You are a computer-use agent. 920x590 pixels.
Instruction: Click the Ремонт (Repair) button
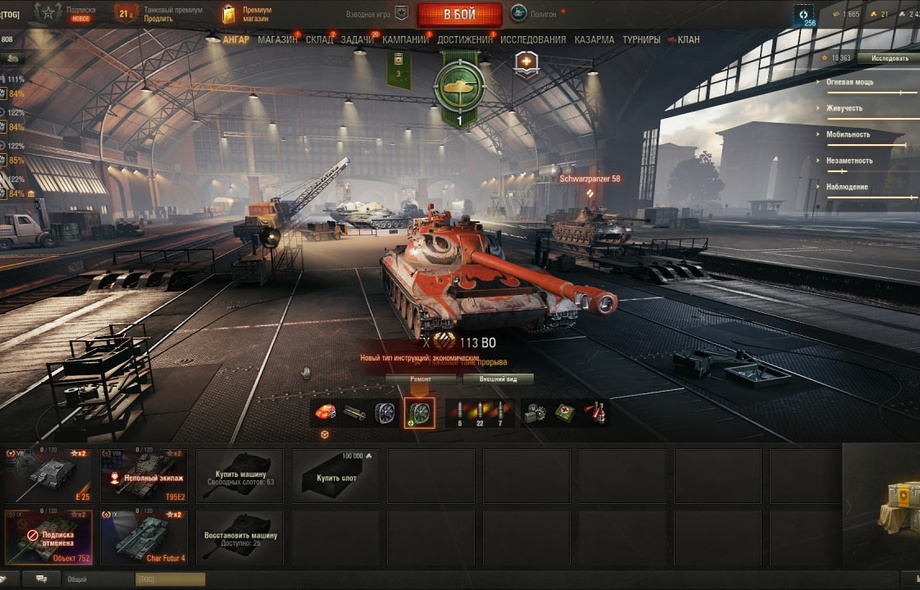coord(421,380)
